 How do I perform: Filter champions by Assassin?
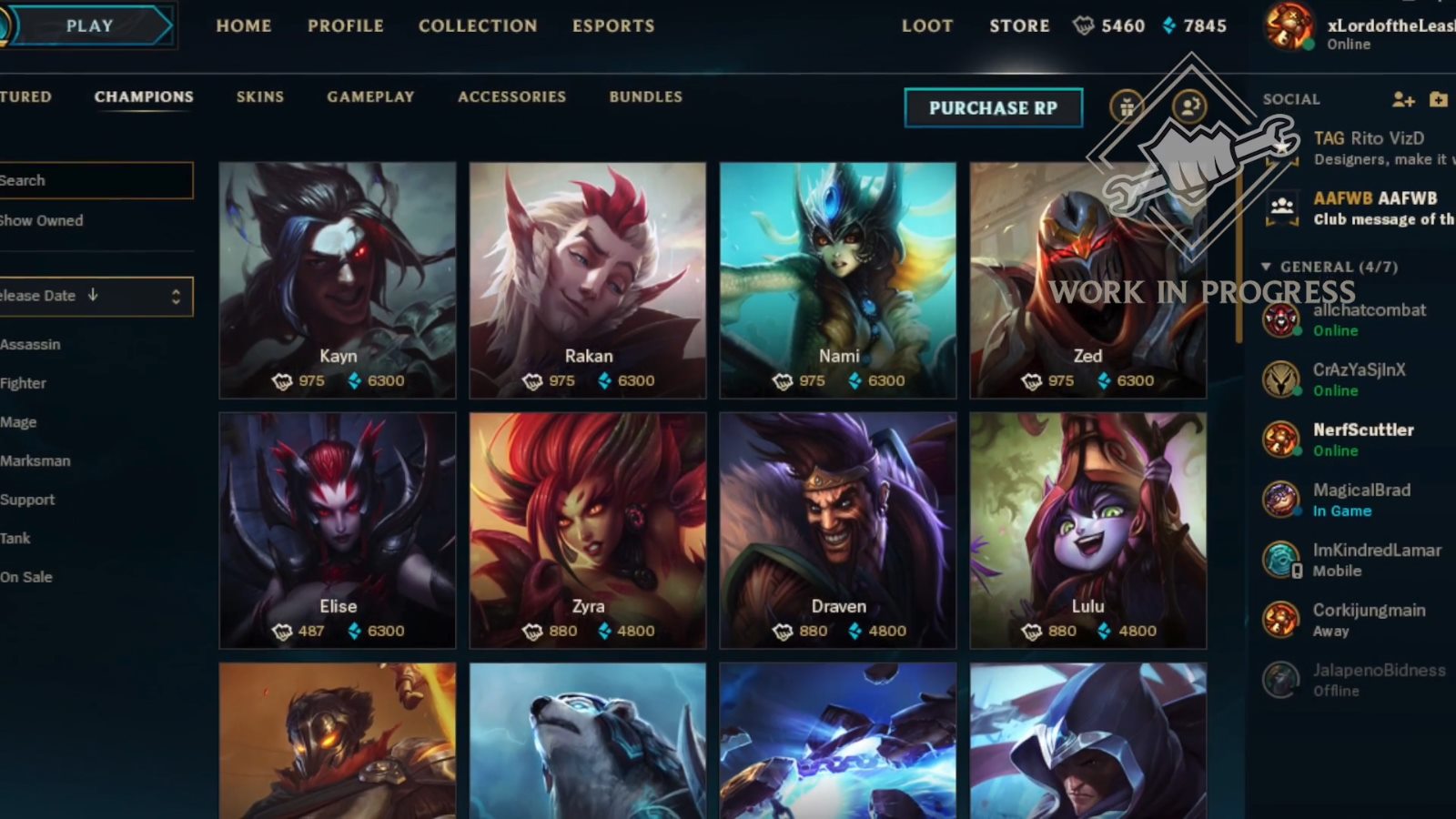pos(30,345)
